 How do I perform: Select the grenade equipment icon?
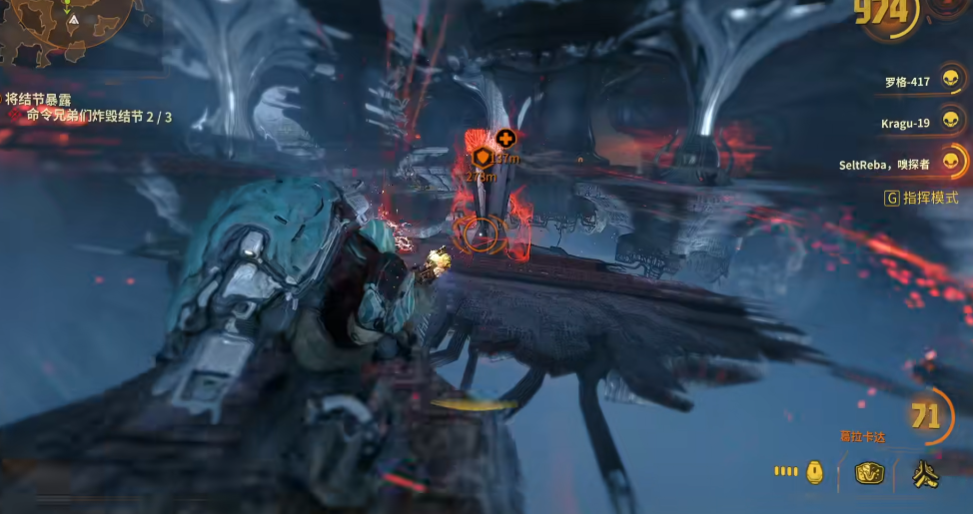pos(816,473)
